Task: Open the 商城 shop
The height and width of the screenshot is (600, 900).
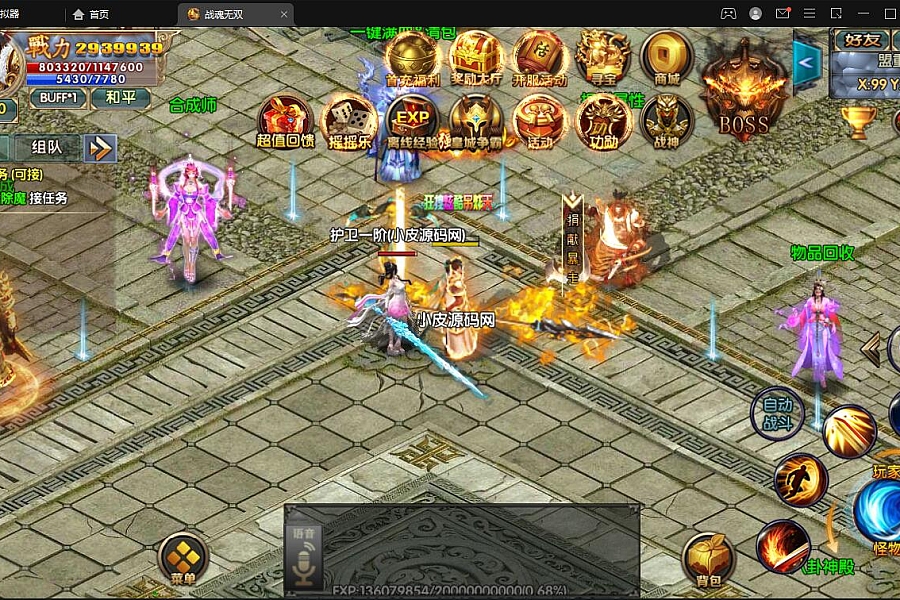Action: pos(666,58)
